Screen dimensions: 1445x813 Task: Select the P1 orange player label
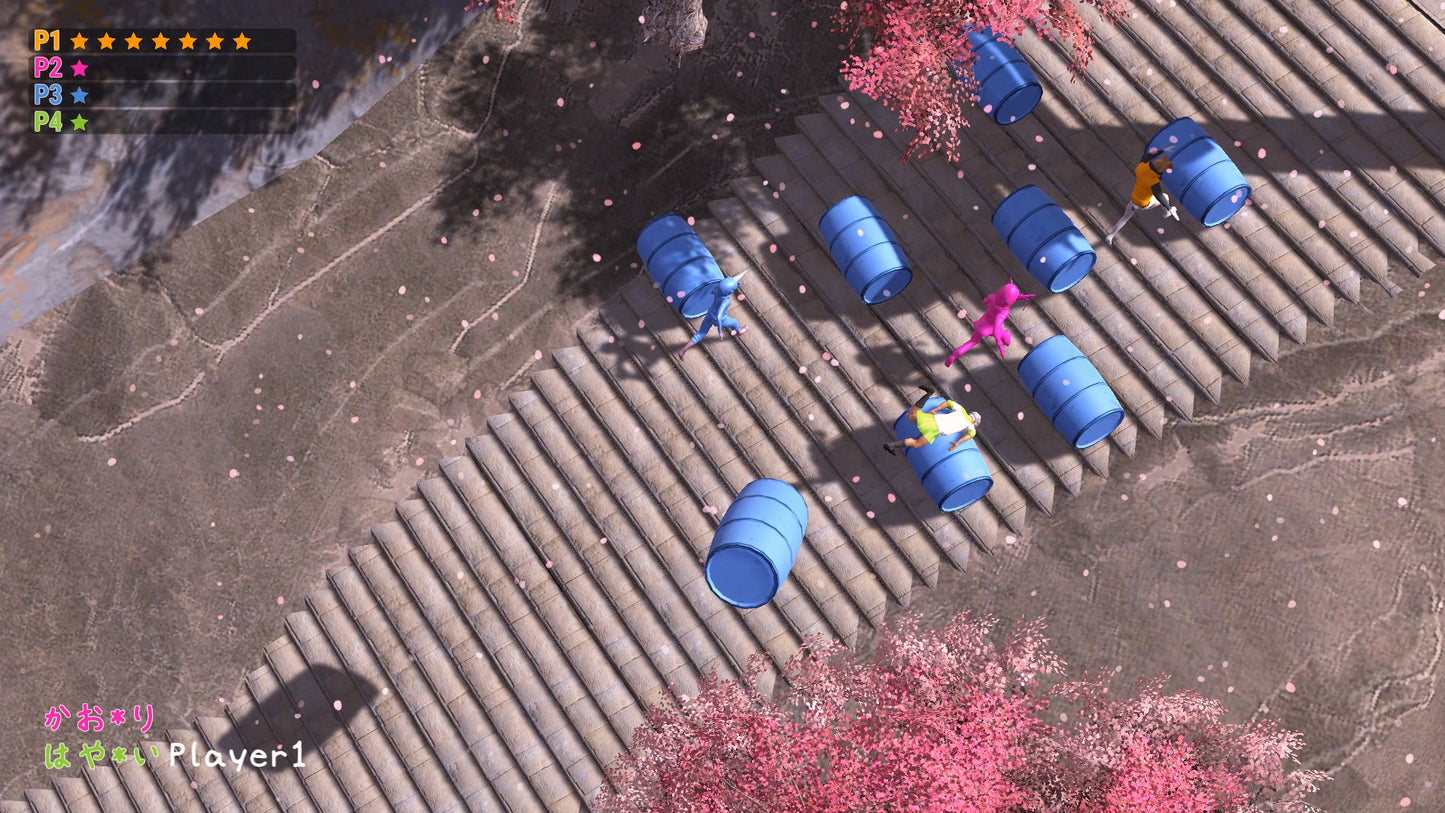click(x=45, y=42)
